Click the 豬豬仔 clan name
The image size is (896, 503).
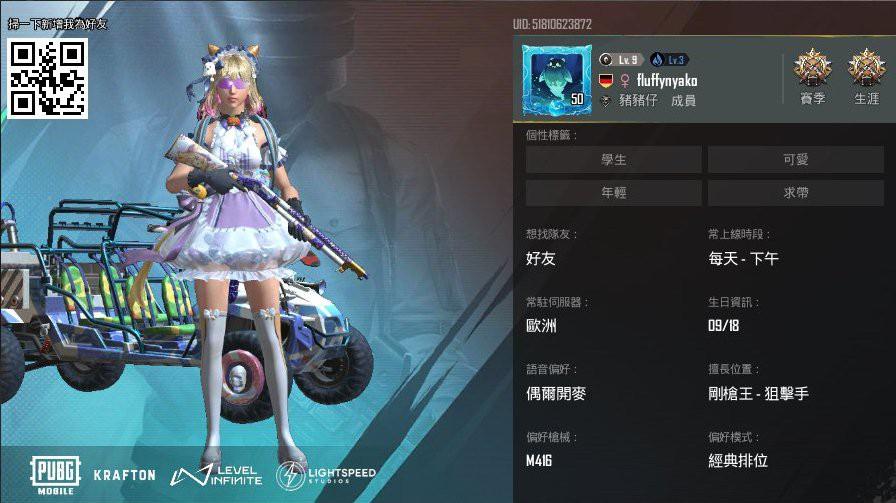pyautogui.click(x=638, y=101)
